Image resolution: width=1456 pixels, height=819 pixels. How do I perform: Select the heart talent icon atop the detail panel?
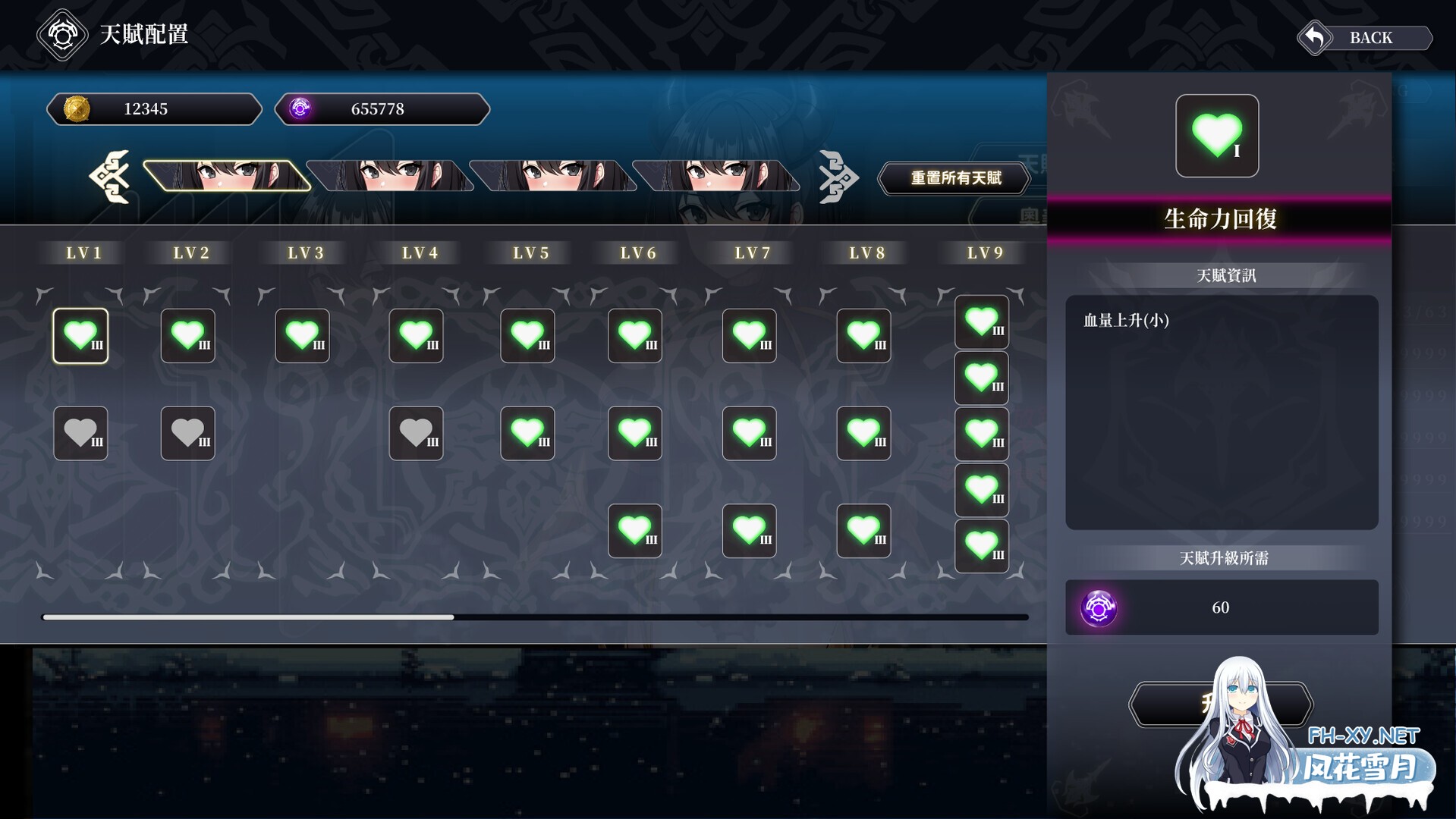(x=1216, y=136)
